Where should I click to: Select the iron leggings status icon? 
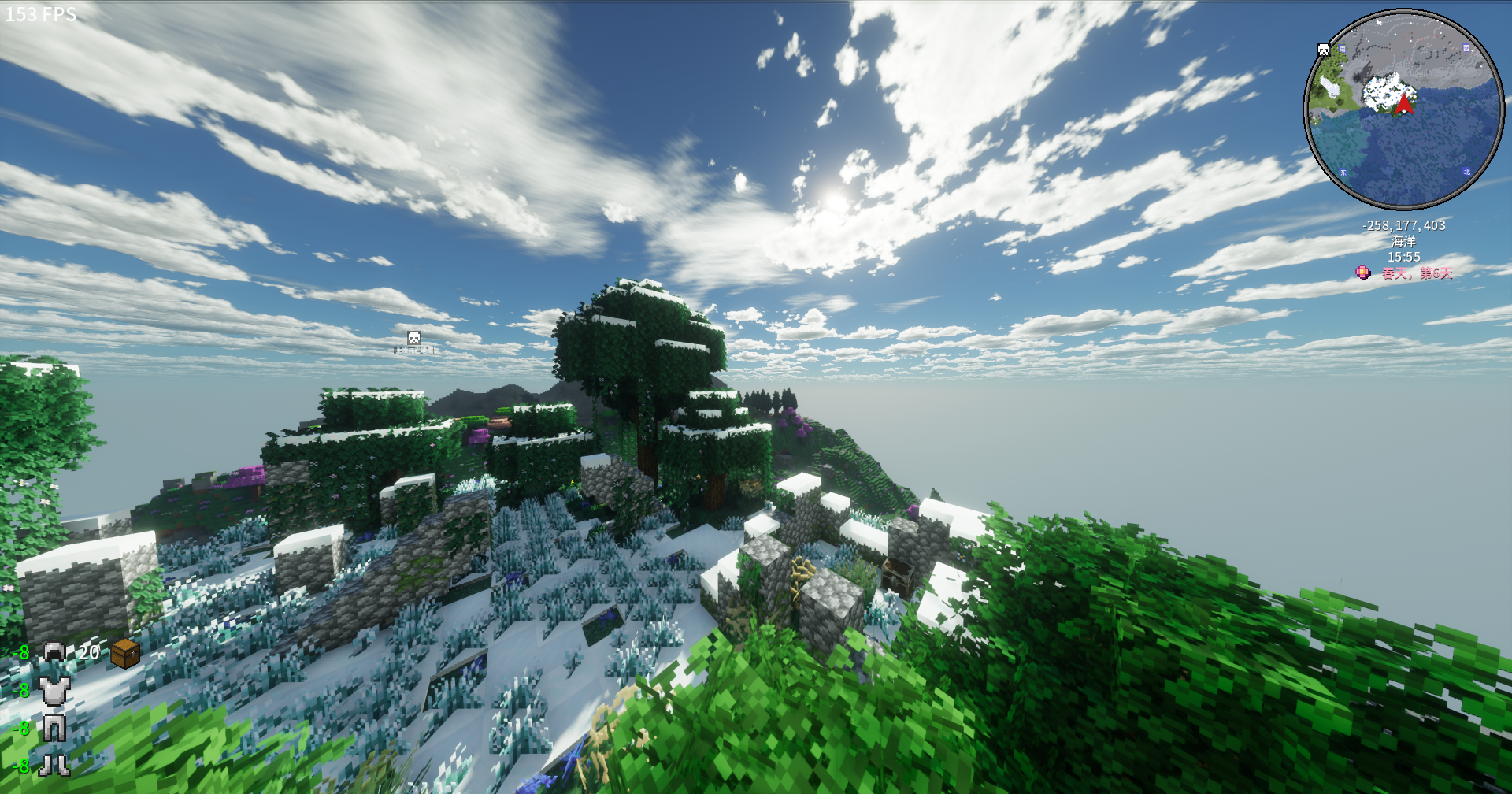pyautogui.click(x=54, y=728)
